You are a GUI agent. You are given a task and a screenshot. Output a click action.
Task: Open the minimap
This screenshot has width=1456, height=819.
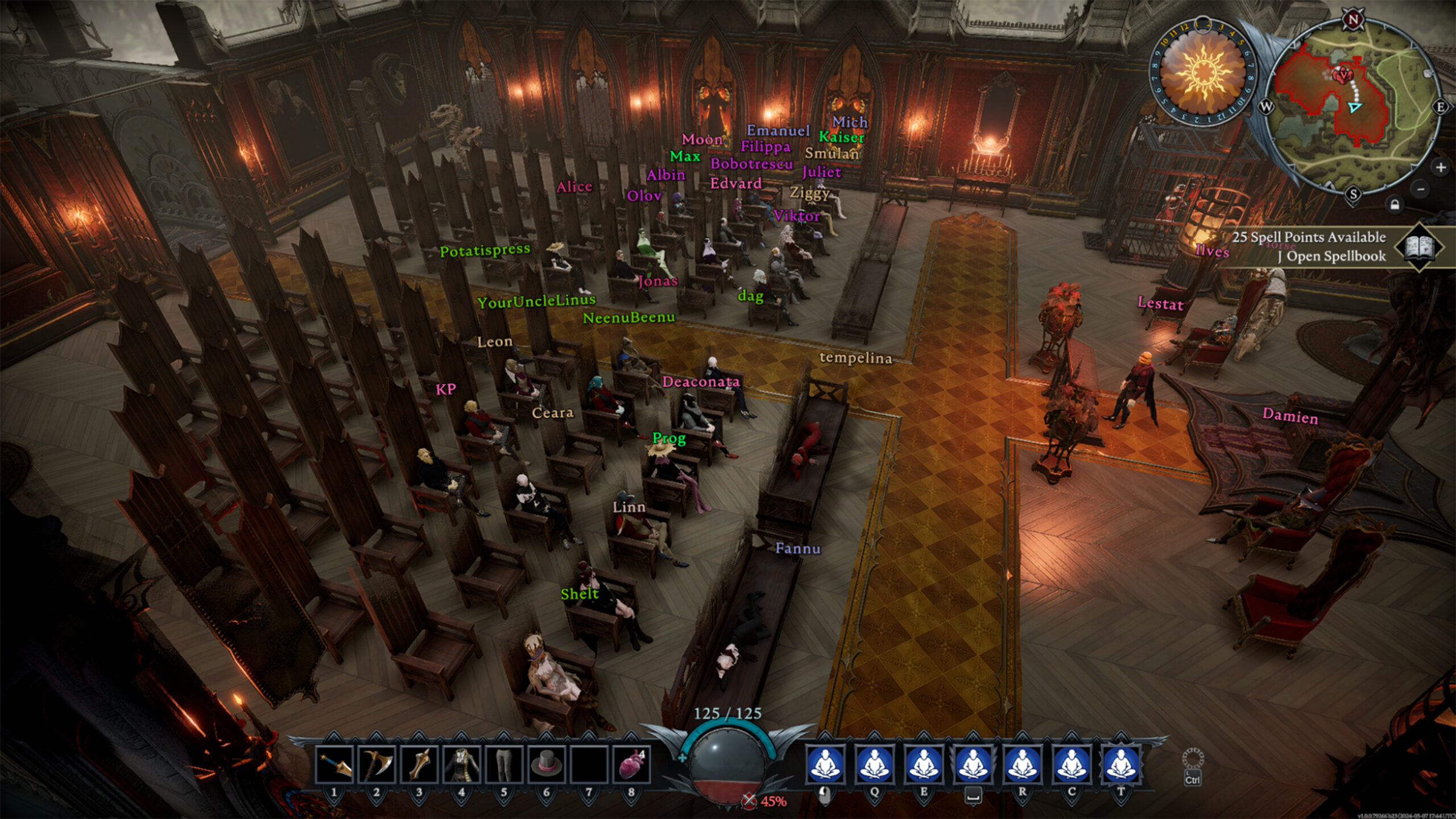[1354, 108]
